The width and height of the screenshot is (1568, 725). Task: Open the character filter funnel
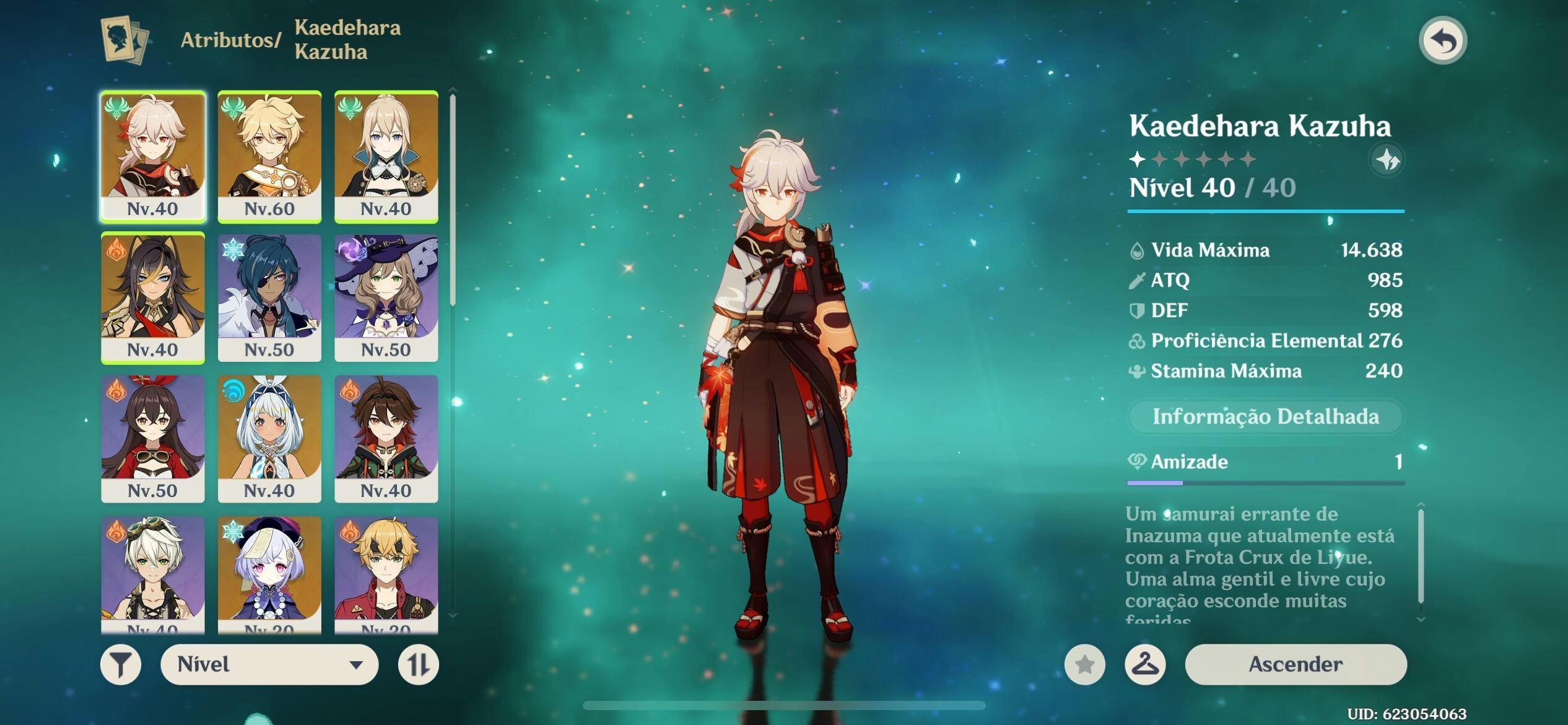pos(121,665)
